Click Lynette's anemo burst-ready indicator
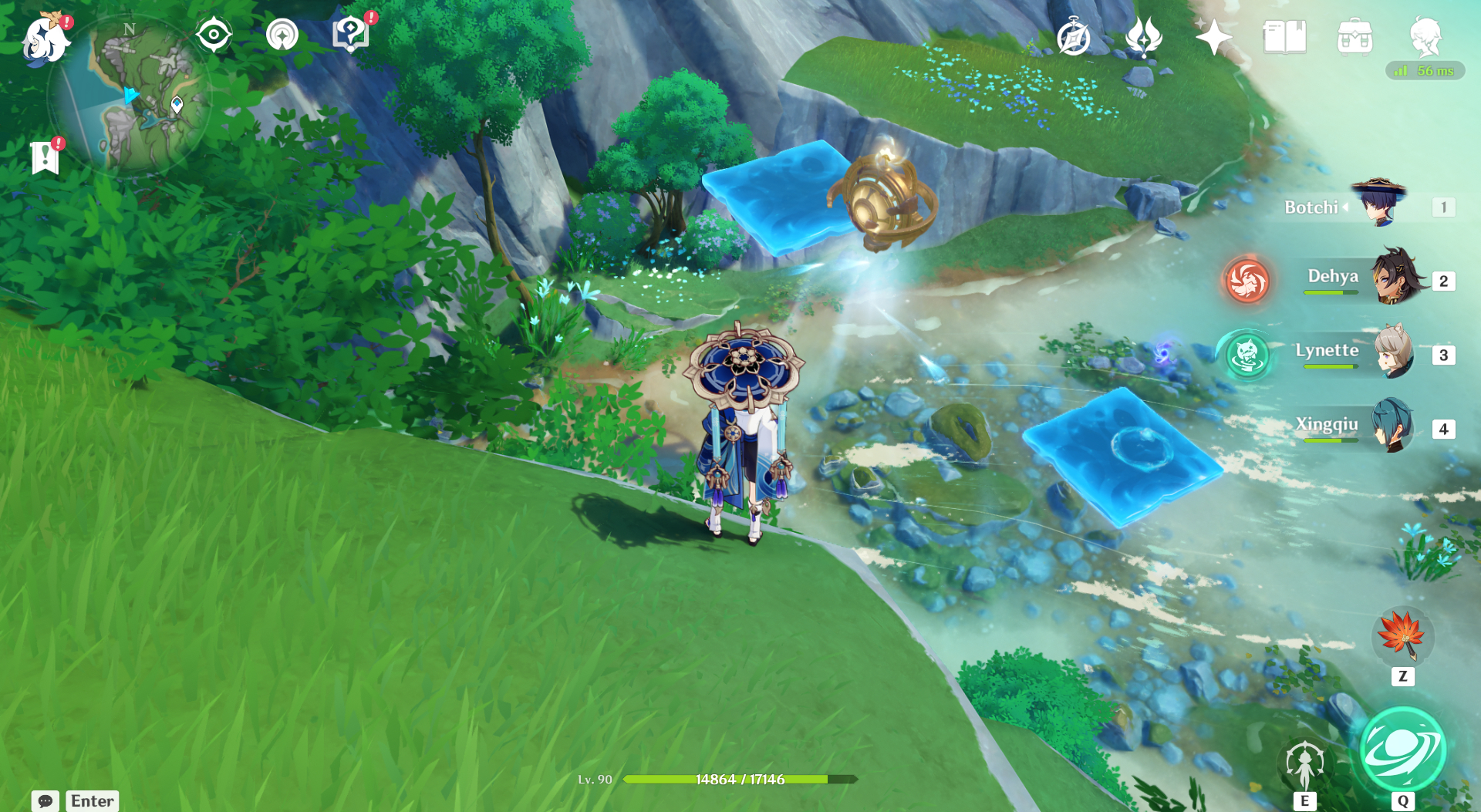Image resolution: width=1481 pixels, height=812 pixels. [x=1247, y=356]
